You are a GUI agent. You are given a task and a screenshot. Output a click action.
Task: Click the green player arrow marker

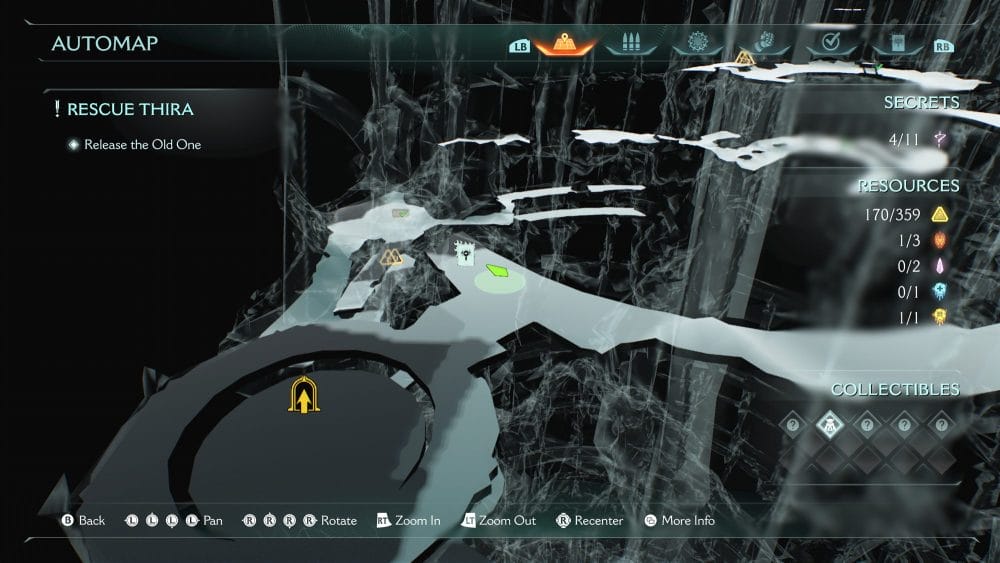pos(498,270)
